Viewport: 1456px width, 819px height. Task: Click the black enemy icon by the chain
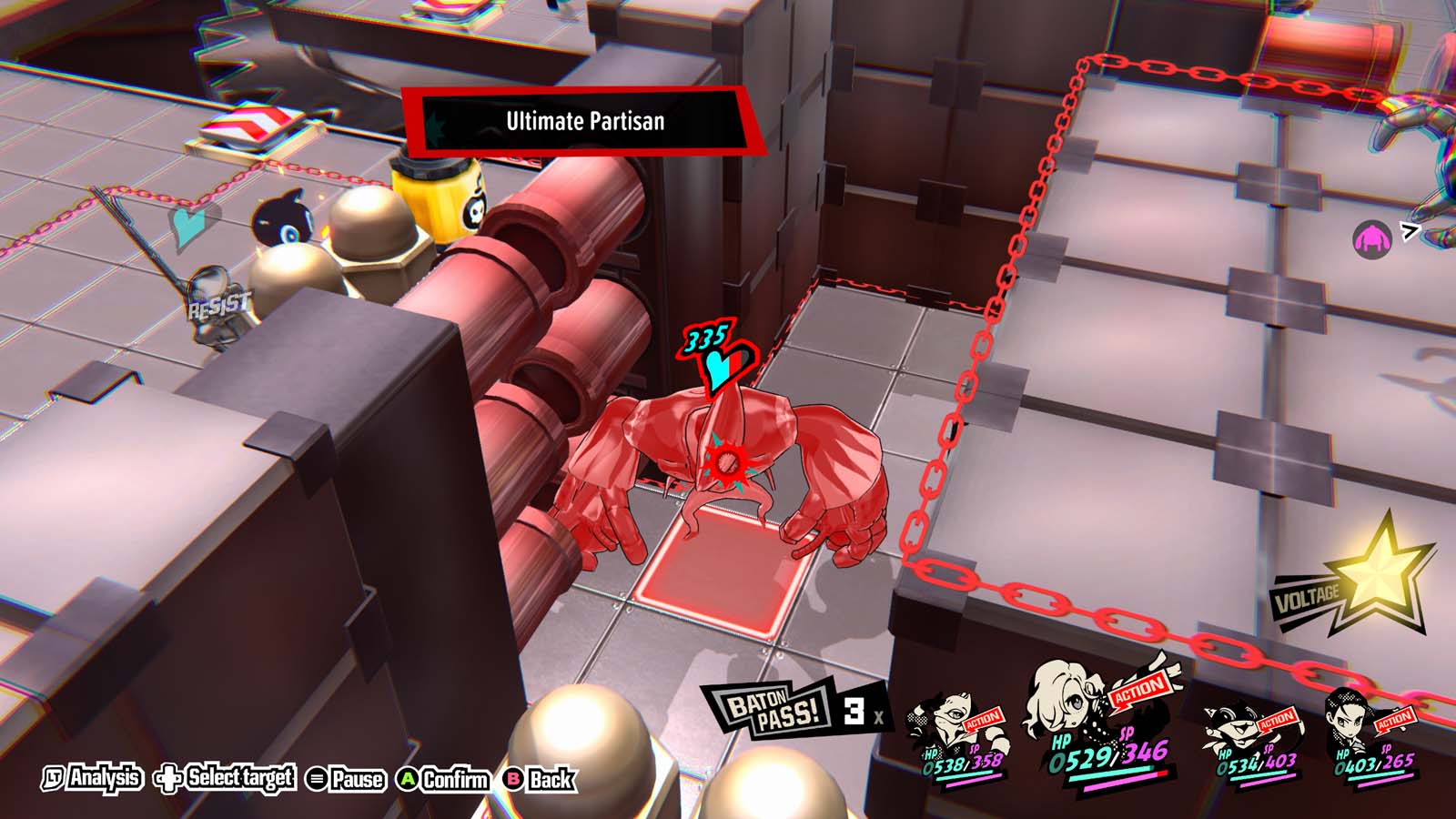coord(285,217)
